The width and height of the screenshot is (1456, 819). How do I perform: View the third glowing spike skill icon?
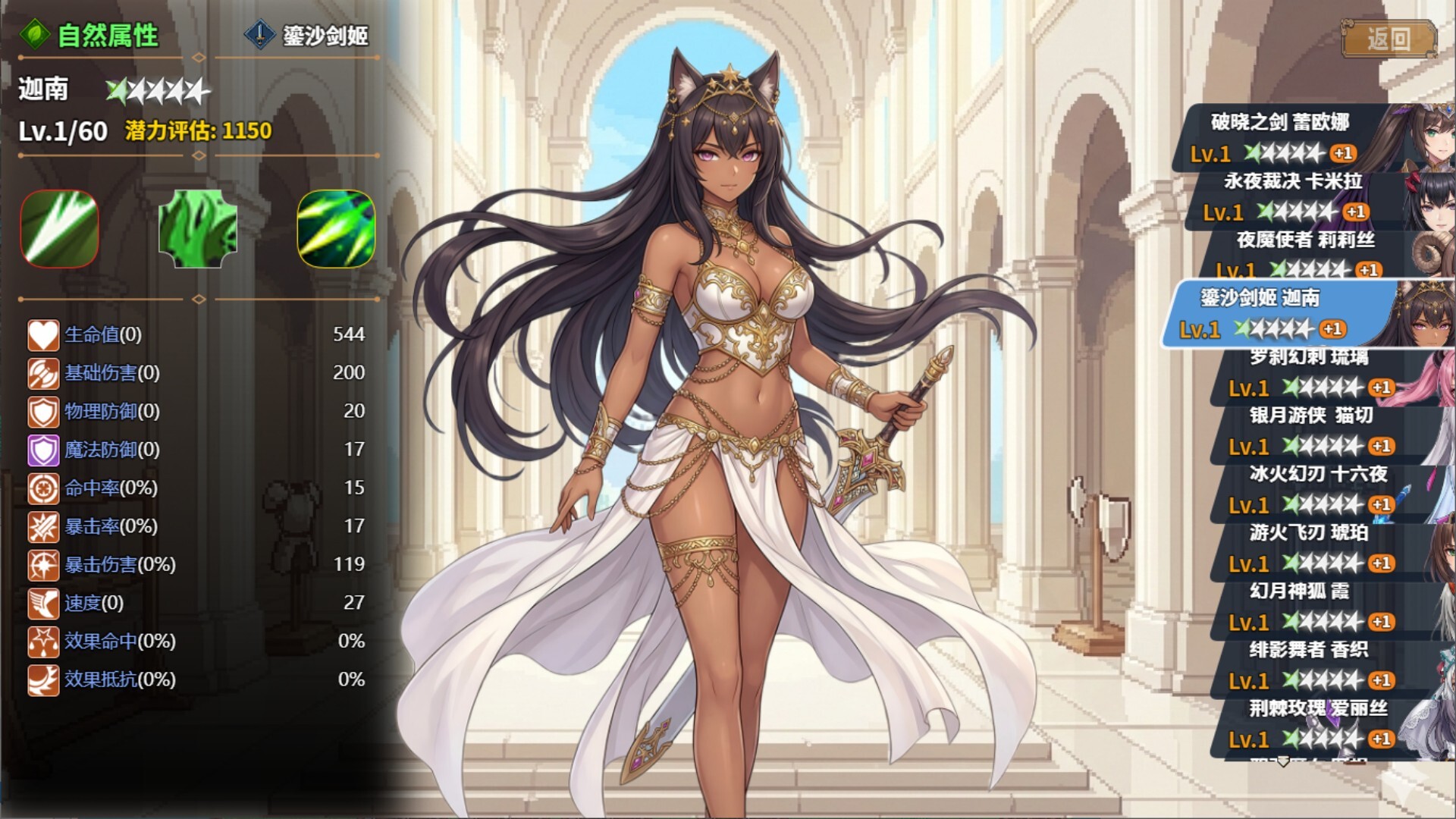338,230
